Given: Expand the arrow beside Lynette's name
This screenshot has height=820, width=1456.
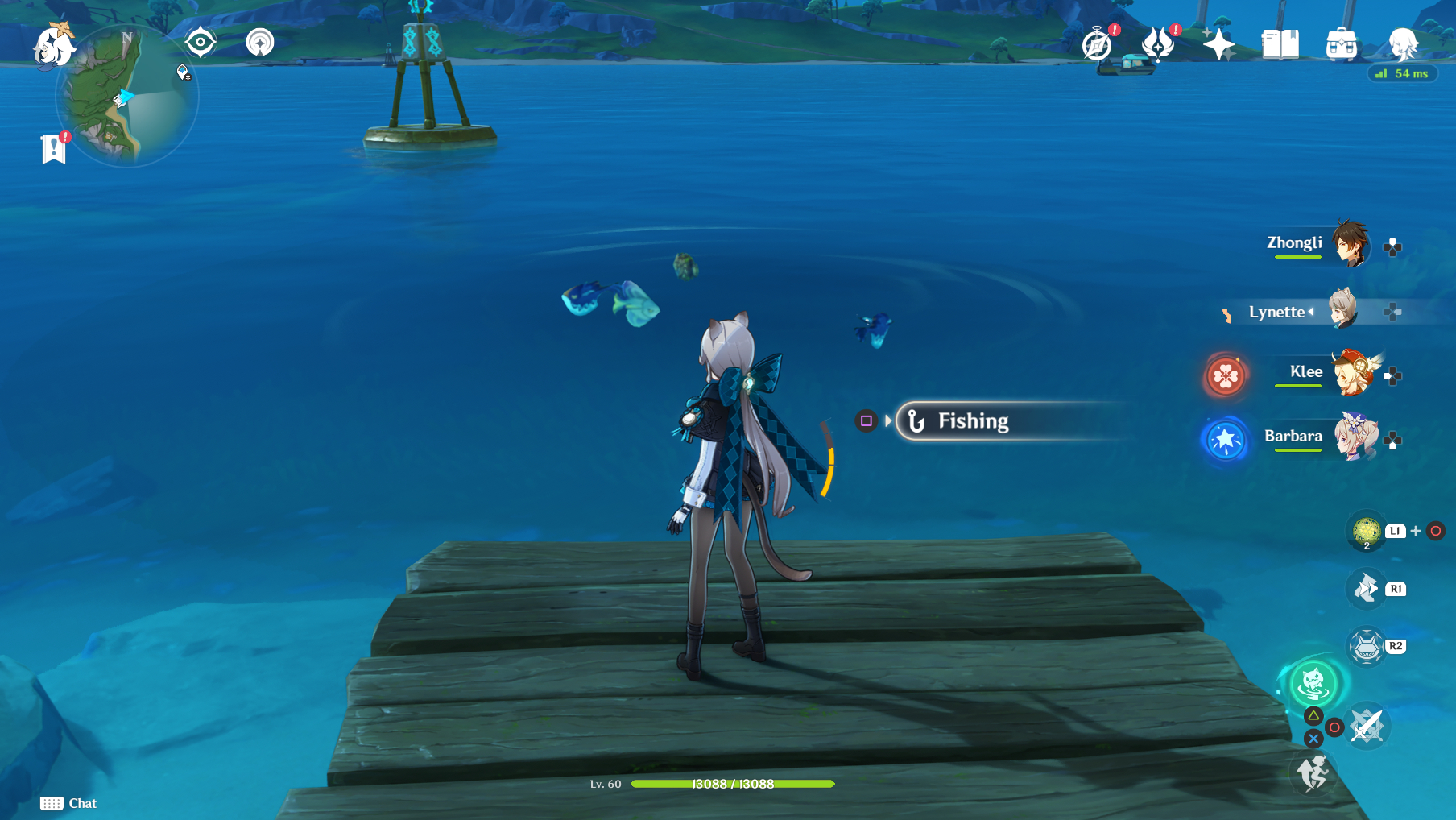Looking at the screenshot, I should point(1311,313).
